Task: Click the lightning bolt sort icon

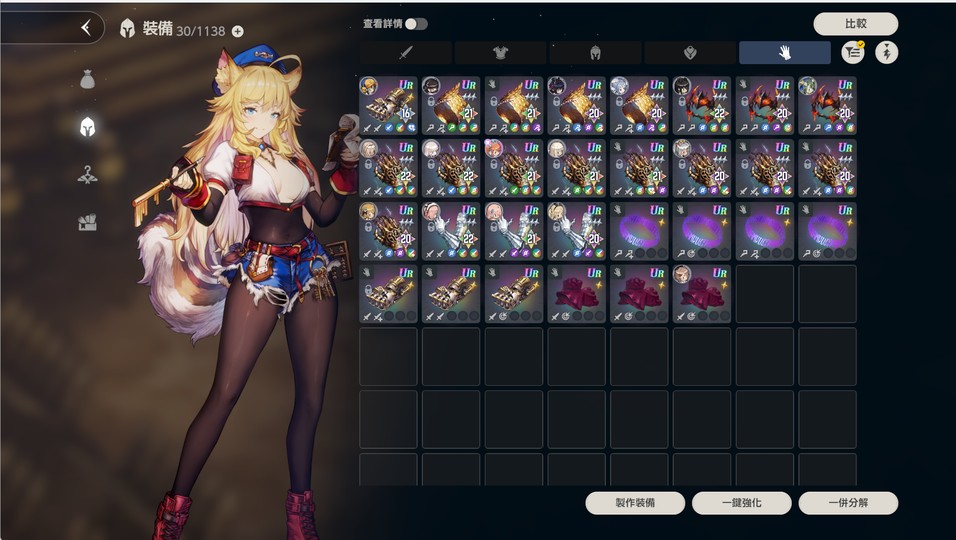Action: 887,53
